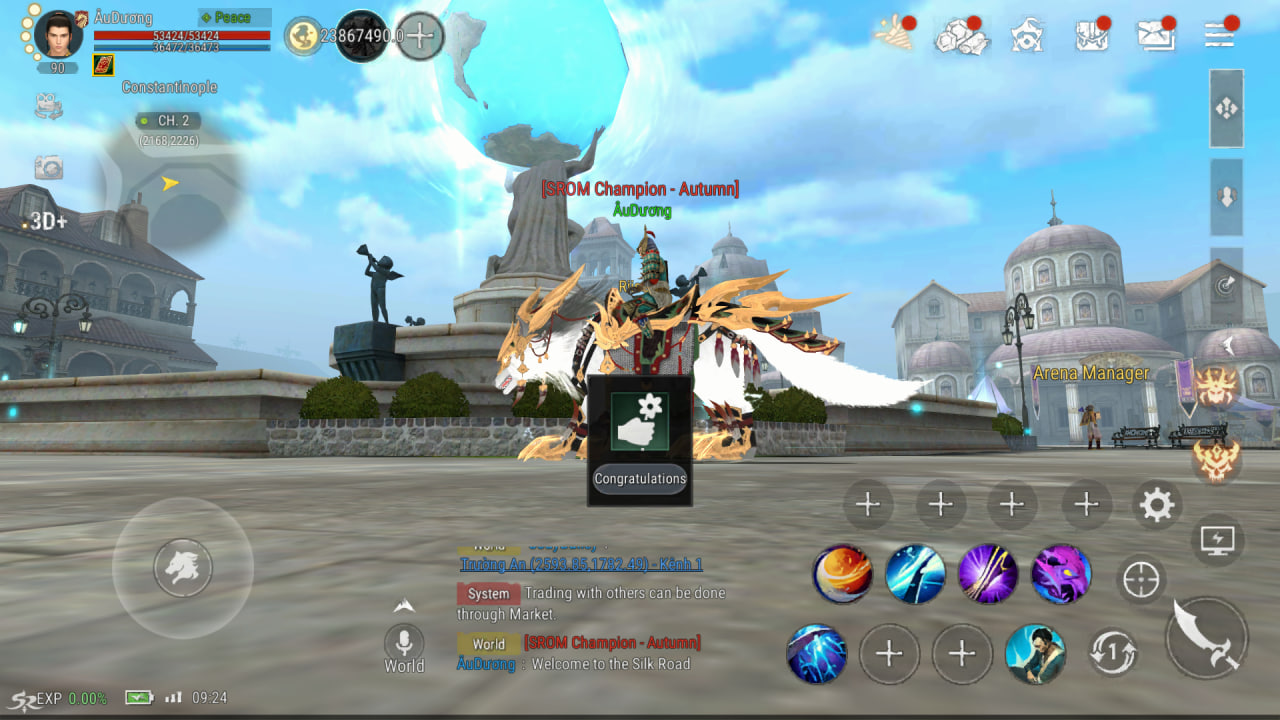Cast the purple dragon head skill
Screen dimensions: 1280x720
tap(1060, 575)
